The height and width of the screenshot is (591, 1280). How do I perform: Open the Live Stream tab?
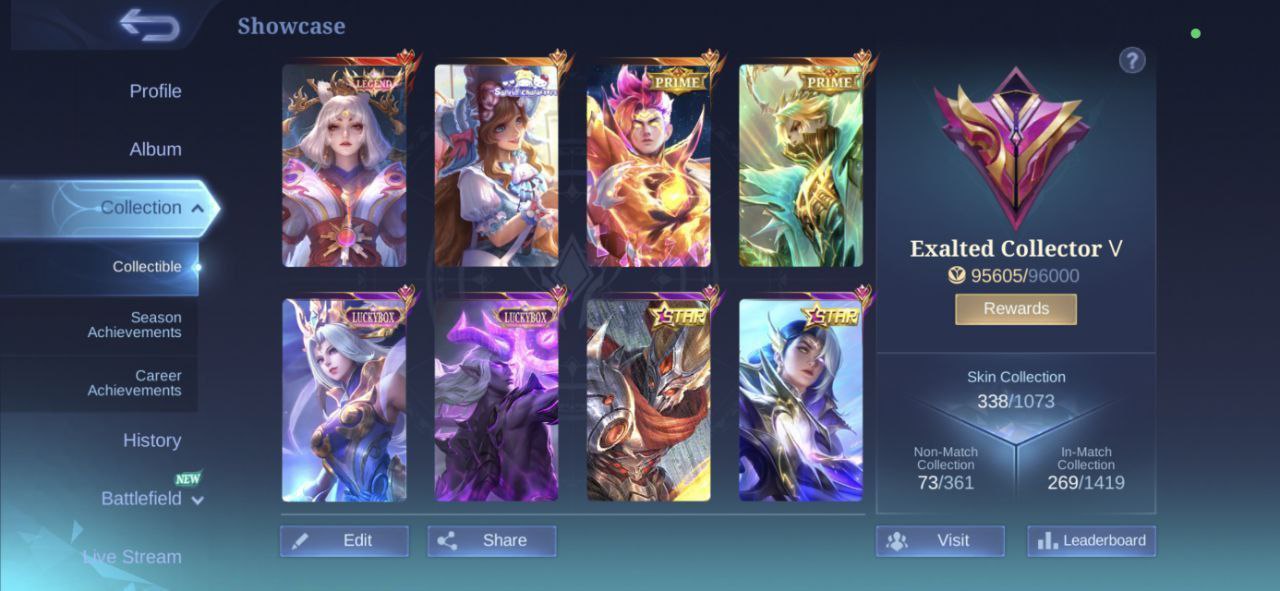[x=132, y=557]
